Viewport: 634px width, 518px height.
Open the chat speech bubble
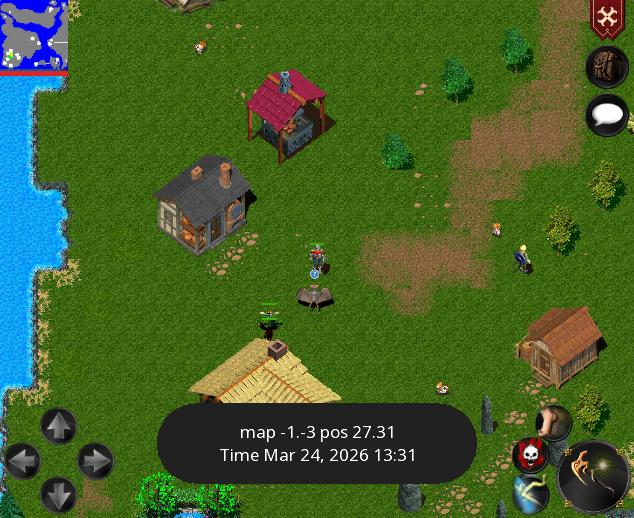coord(606,115)
